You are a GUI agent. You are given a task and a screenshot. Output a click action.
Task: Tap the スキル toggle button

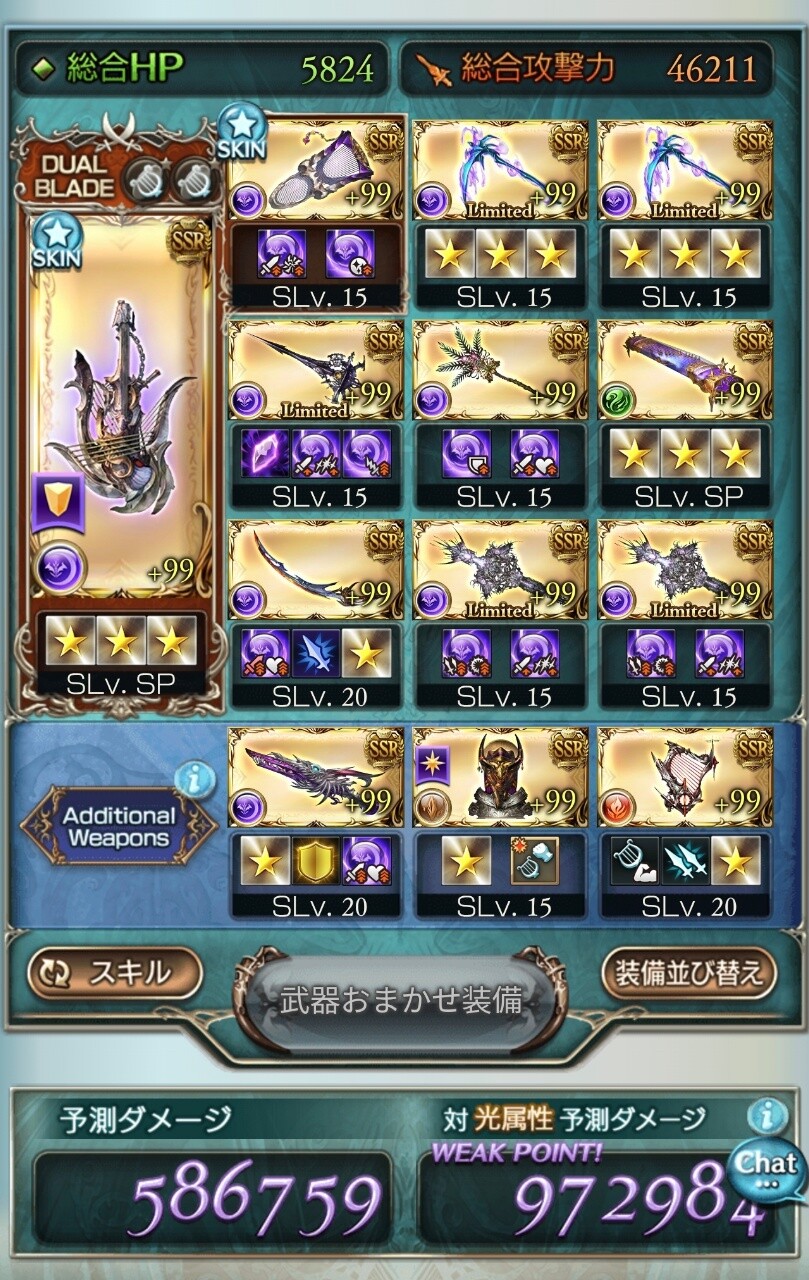[x=114, y=973]
